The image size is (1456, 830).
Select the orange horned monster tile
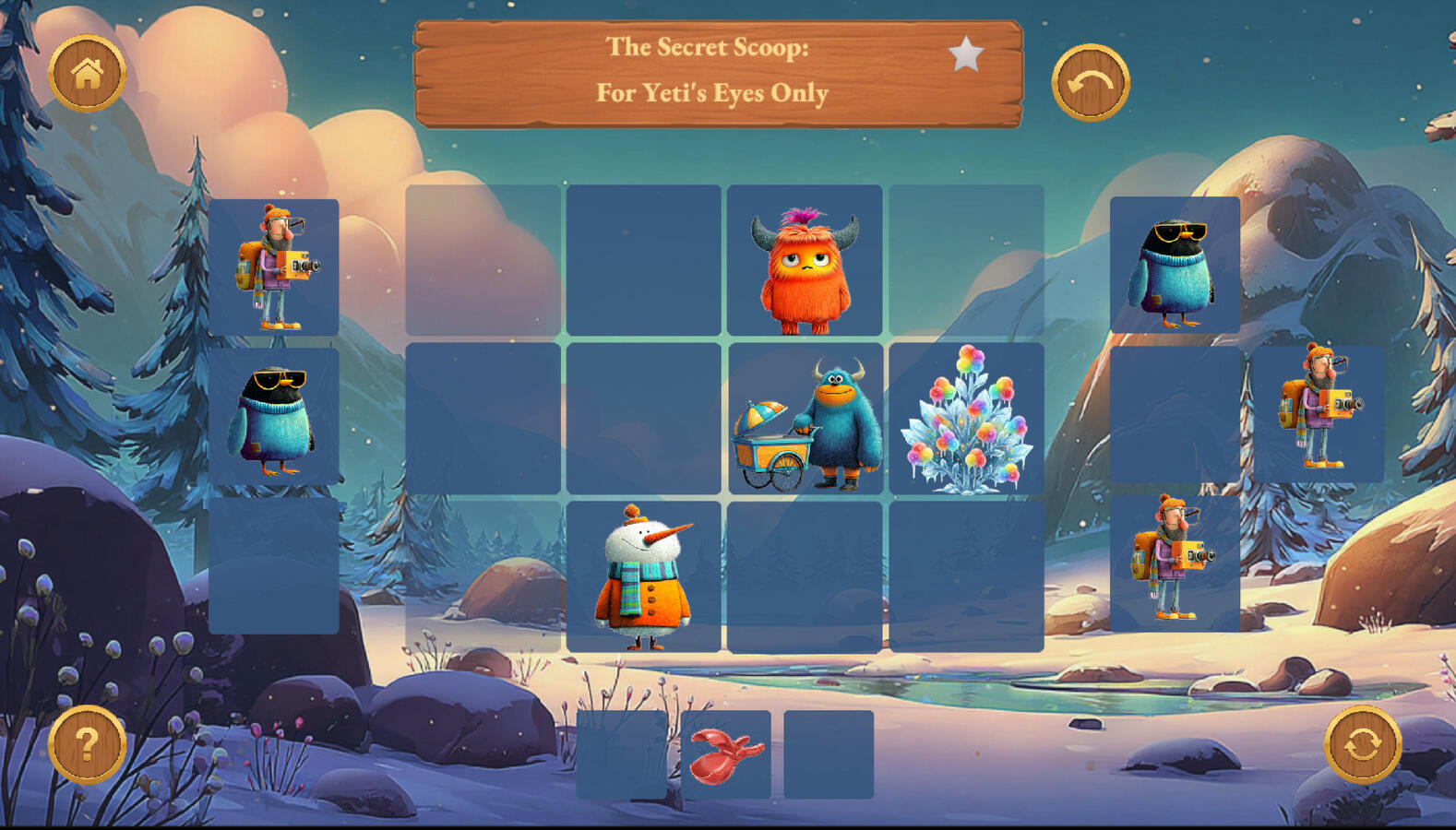pos(805,261)
